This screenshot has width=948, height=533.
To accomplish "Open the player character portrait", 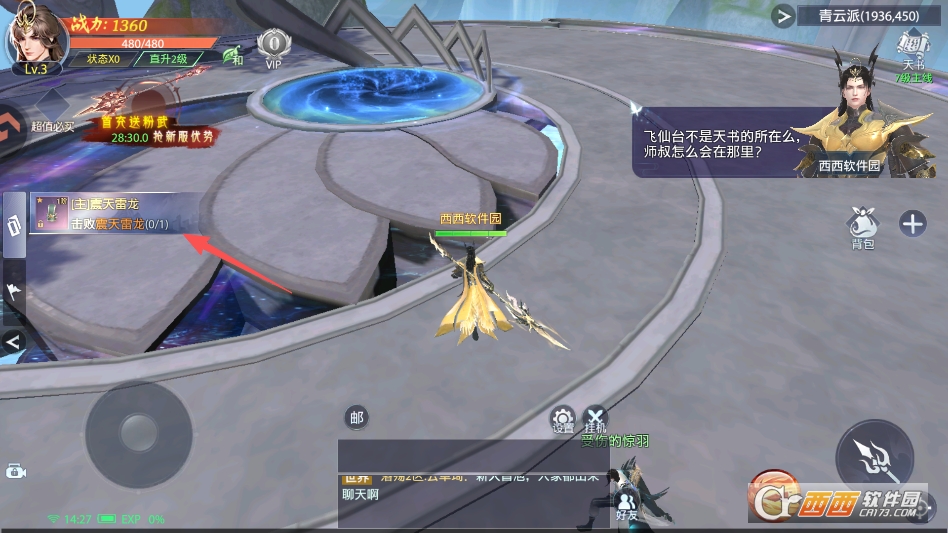I will pos(35,38).
